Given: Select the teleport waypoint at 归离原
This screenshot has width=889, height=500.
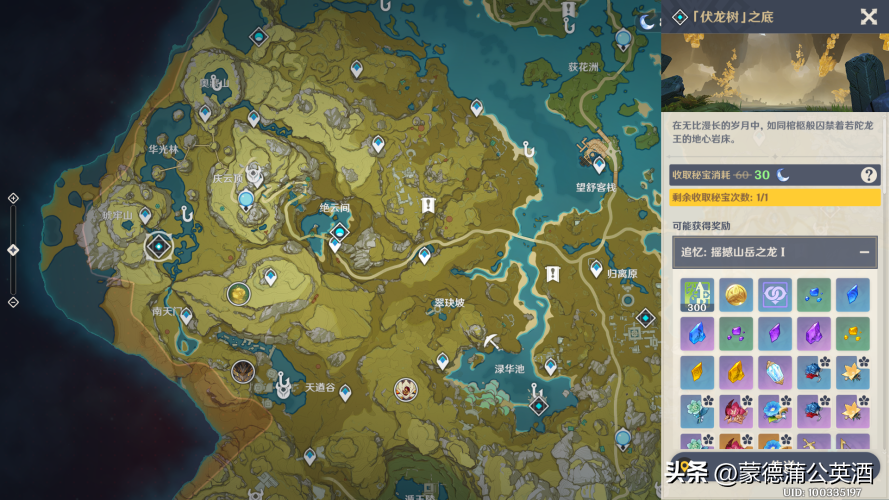Looking at the screenshot, I should 597,269.
